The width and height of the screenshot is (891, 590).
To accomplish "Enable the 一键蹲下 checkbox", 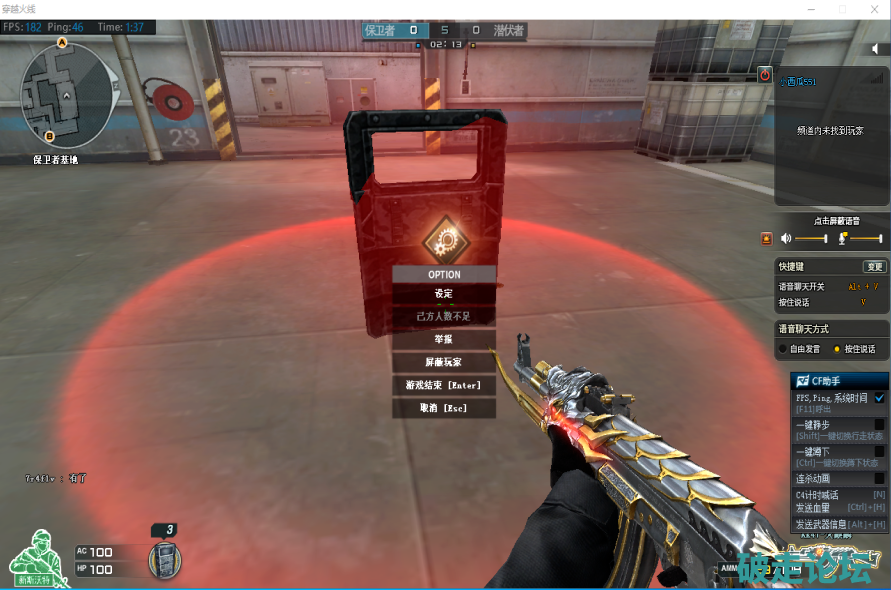I will [x=880, y=451].
